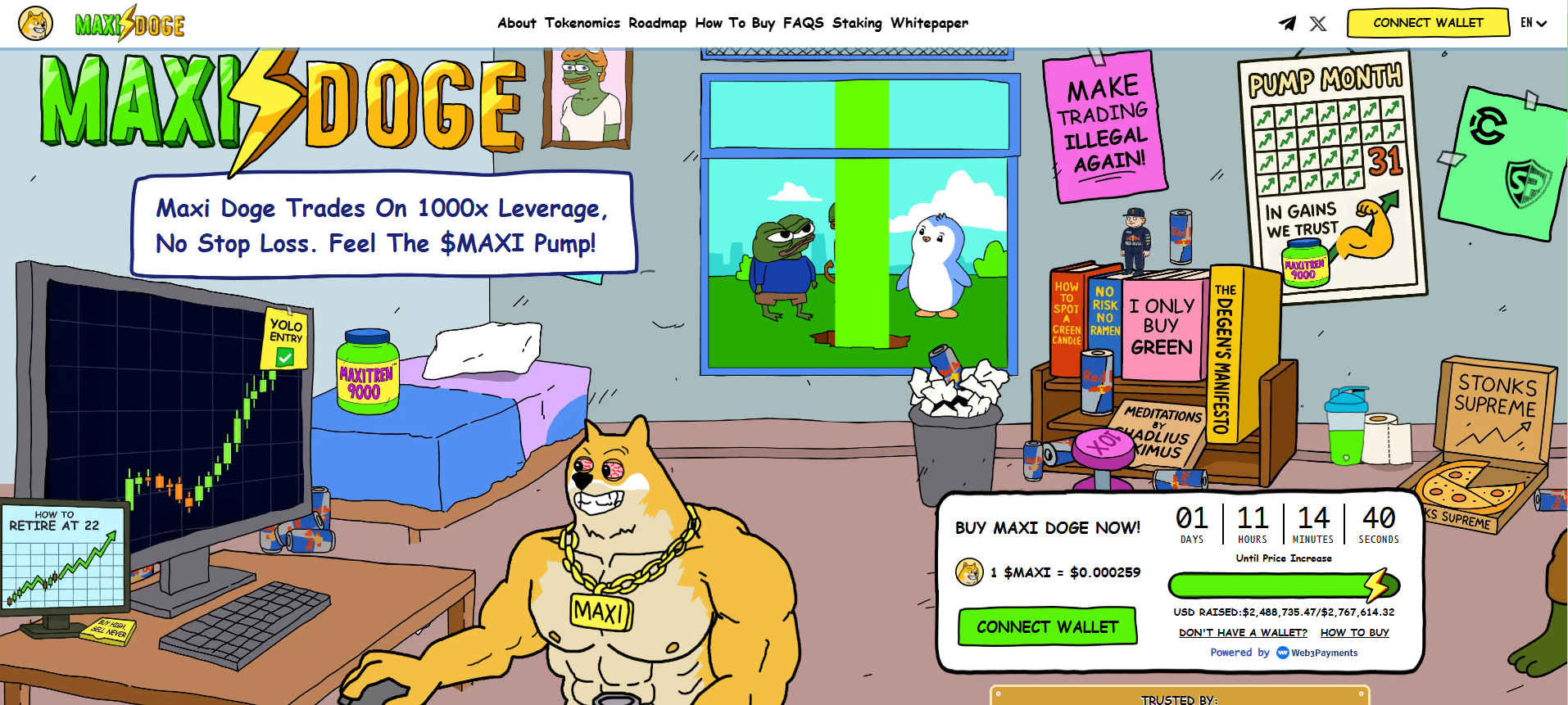This screenshot has height=705, width=1568.
Task: Expand the language chevron next to EN
Action: tap(1543, 25)
